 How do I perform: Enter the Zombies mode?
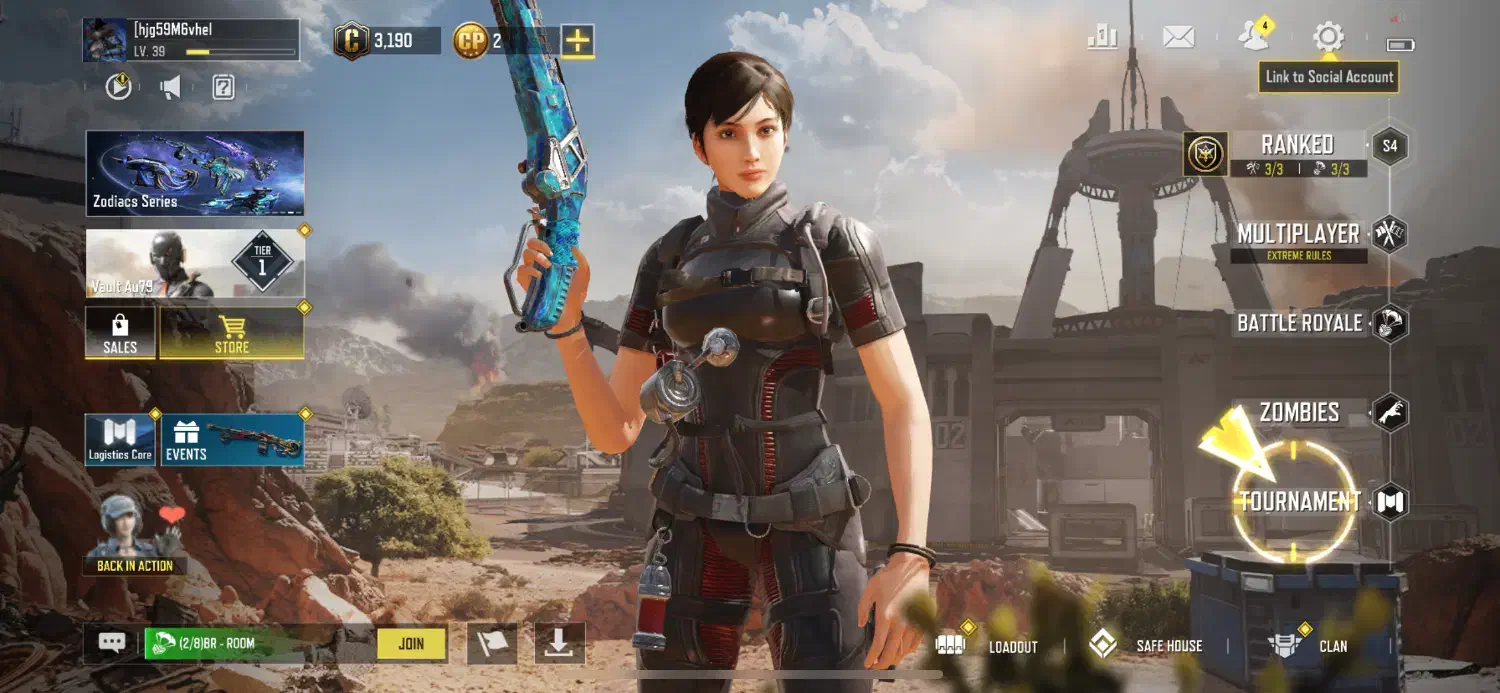click(1300, 412)
